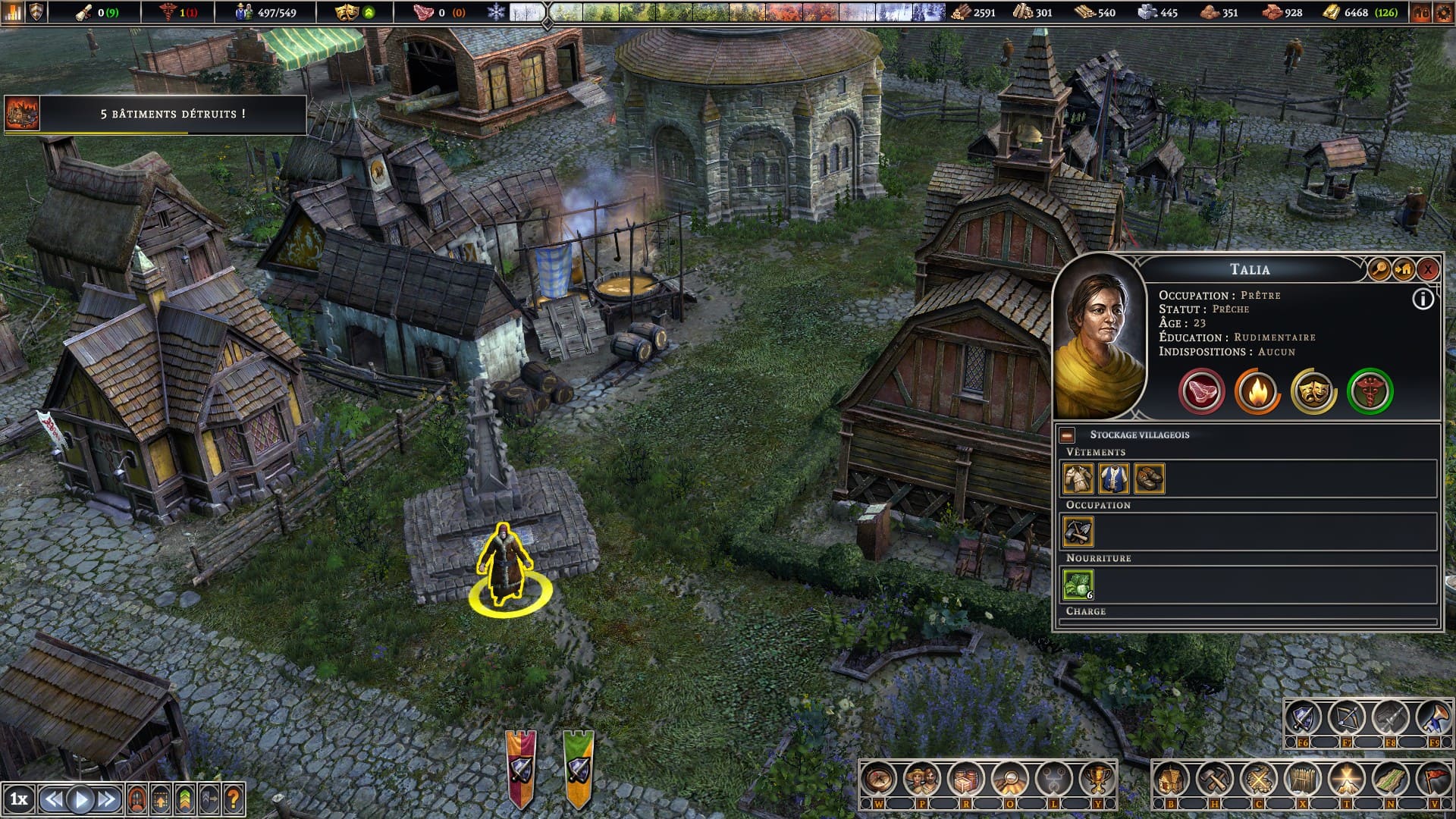Screen dimensions: 1456x819
Task: Play the game at normal speed
Action: (x=81, y=799)
